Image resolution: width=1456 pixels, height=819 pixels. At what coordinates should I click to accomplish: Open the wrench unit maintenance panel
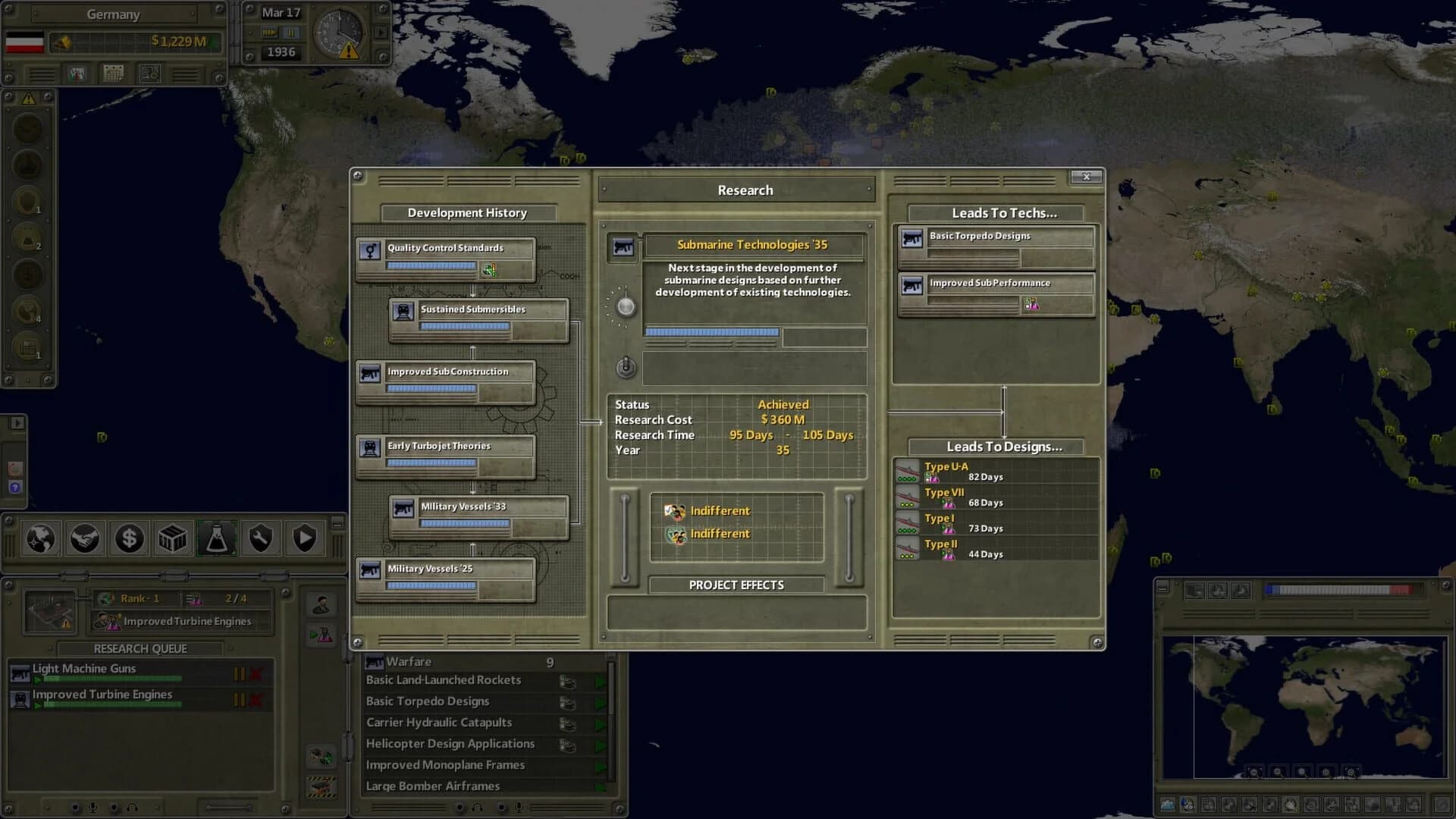(x=260, y=538)
